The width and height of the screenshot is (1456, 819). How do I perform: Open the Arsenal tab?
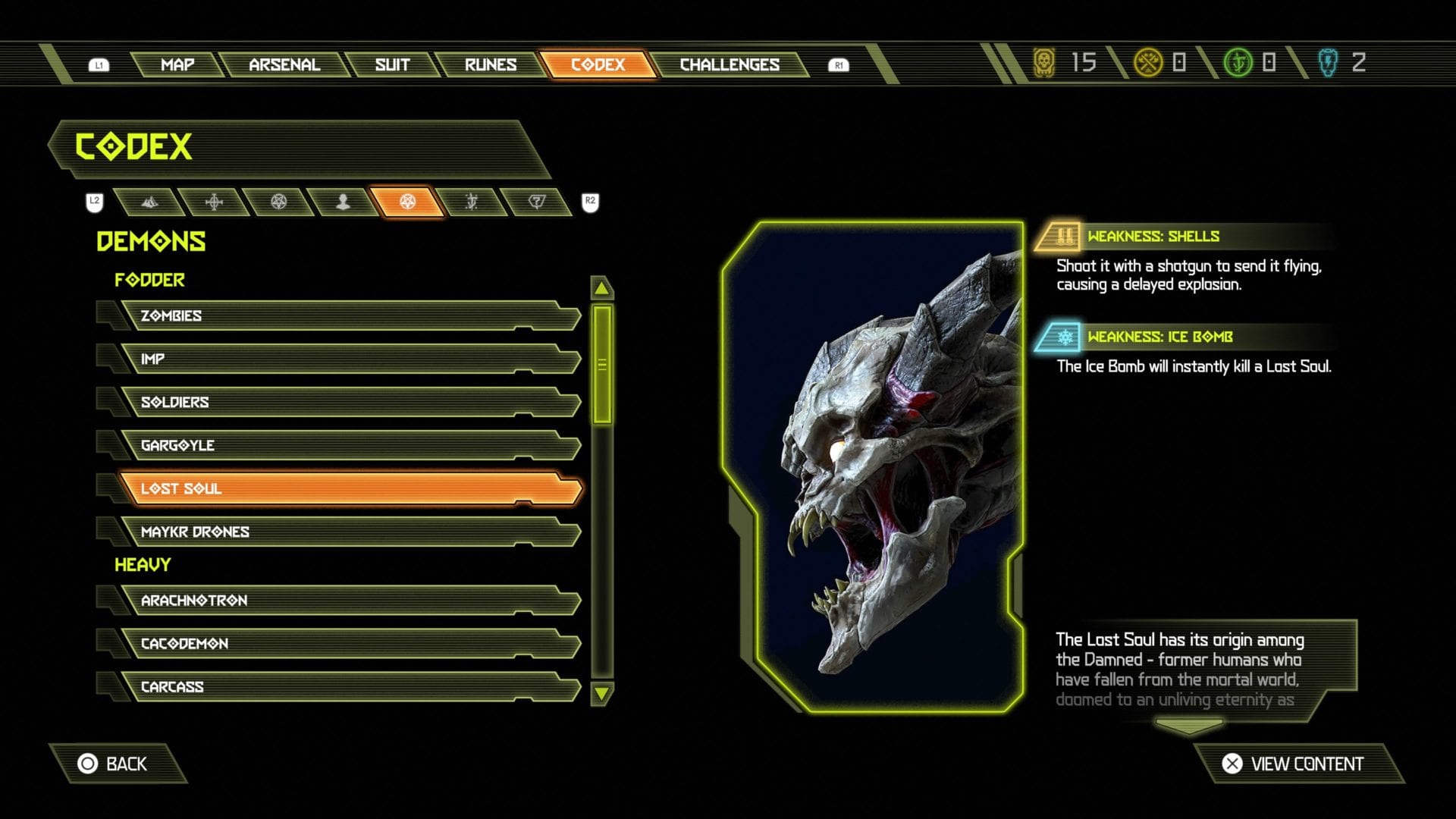(x=284, y=64)
